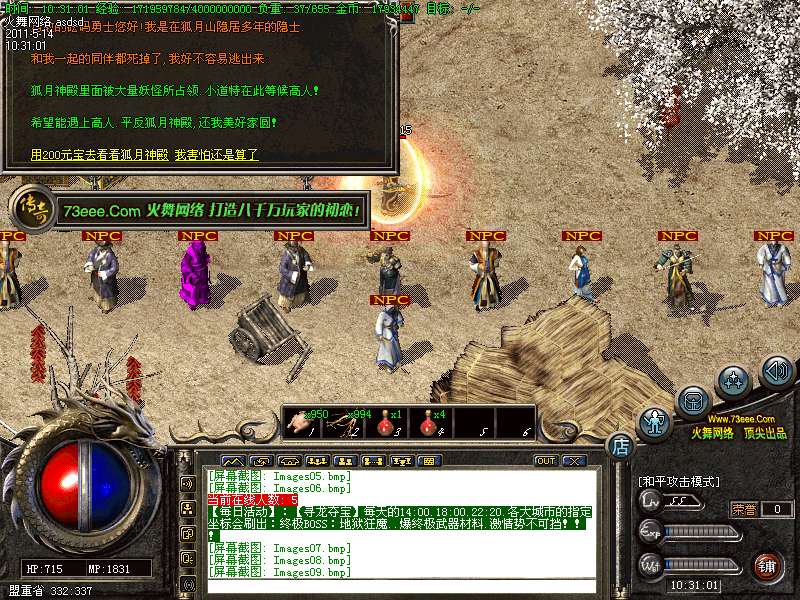This screenshot has height=600, width=800.
Task: Click the grid icon button above chat
Action: [x=427, y=461]
